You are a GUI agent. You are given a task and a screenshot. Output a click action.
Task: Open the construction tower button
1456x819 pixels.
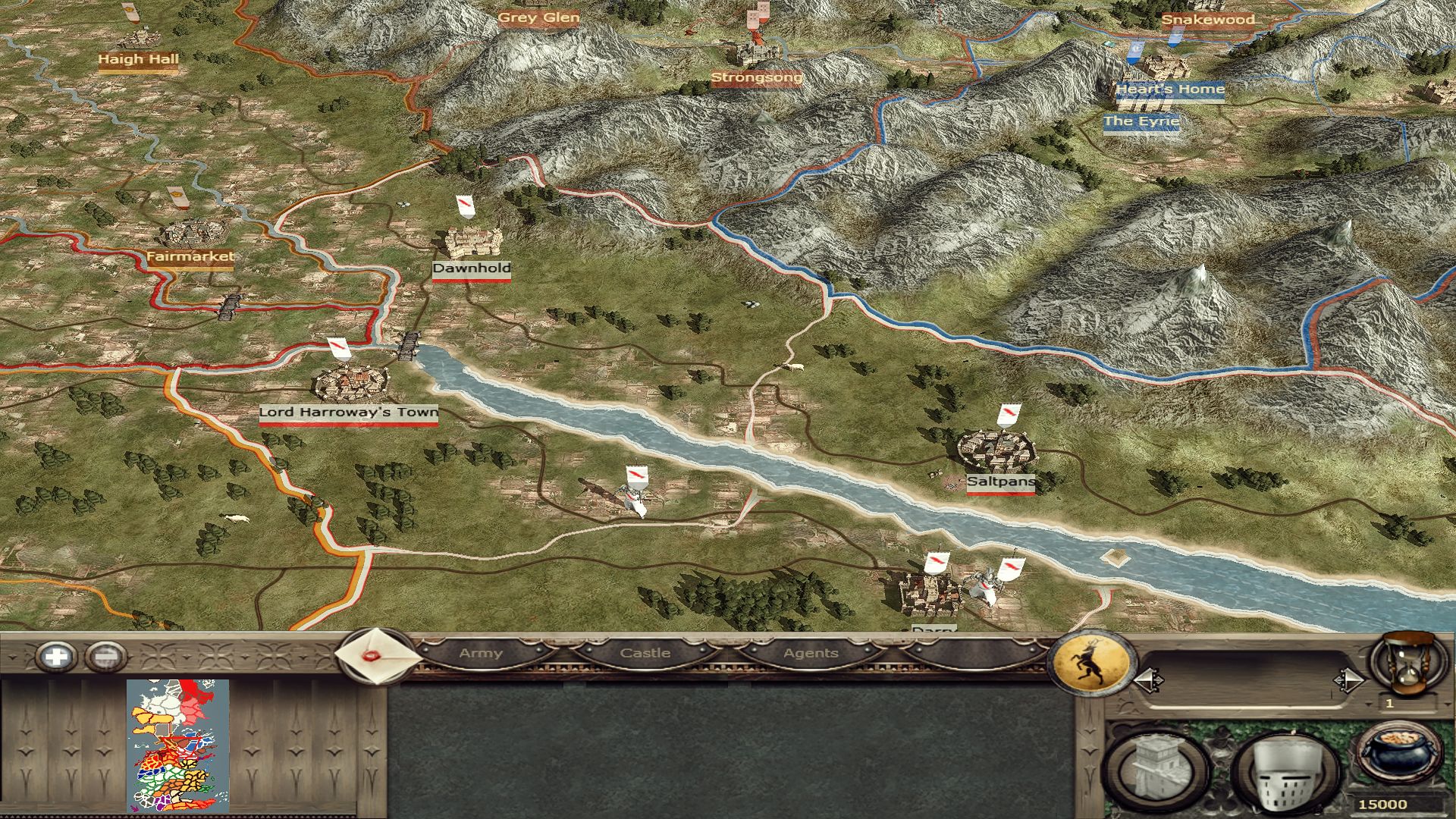pyautogui.click(x=1158, y=770)
